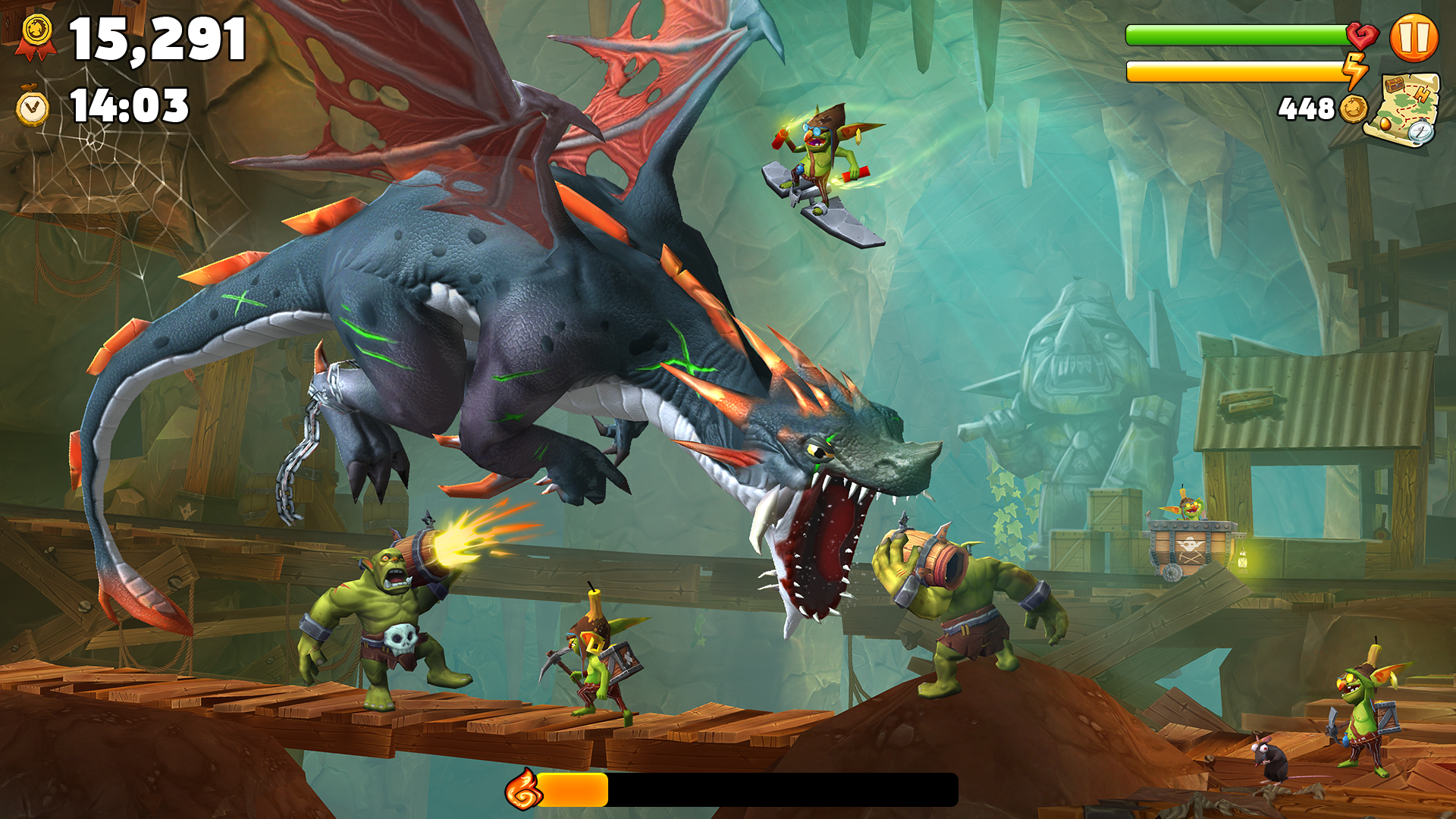Tap the red heart icon by the health bar
This screenshot has height=819, width=1456.
pyautogui.click(x=1362, y=36)
